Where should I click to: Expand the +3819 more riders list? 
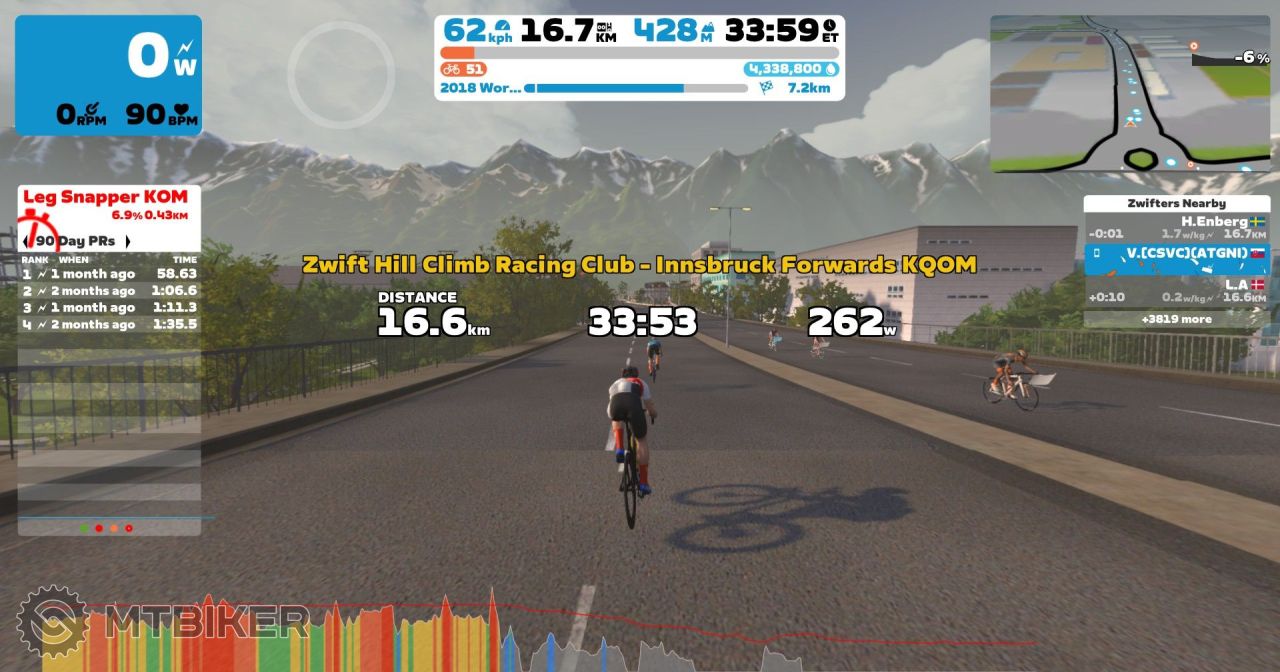click(1176, 320)
